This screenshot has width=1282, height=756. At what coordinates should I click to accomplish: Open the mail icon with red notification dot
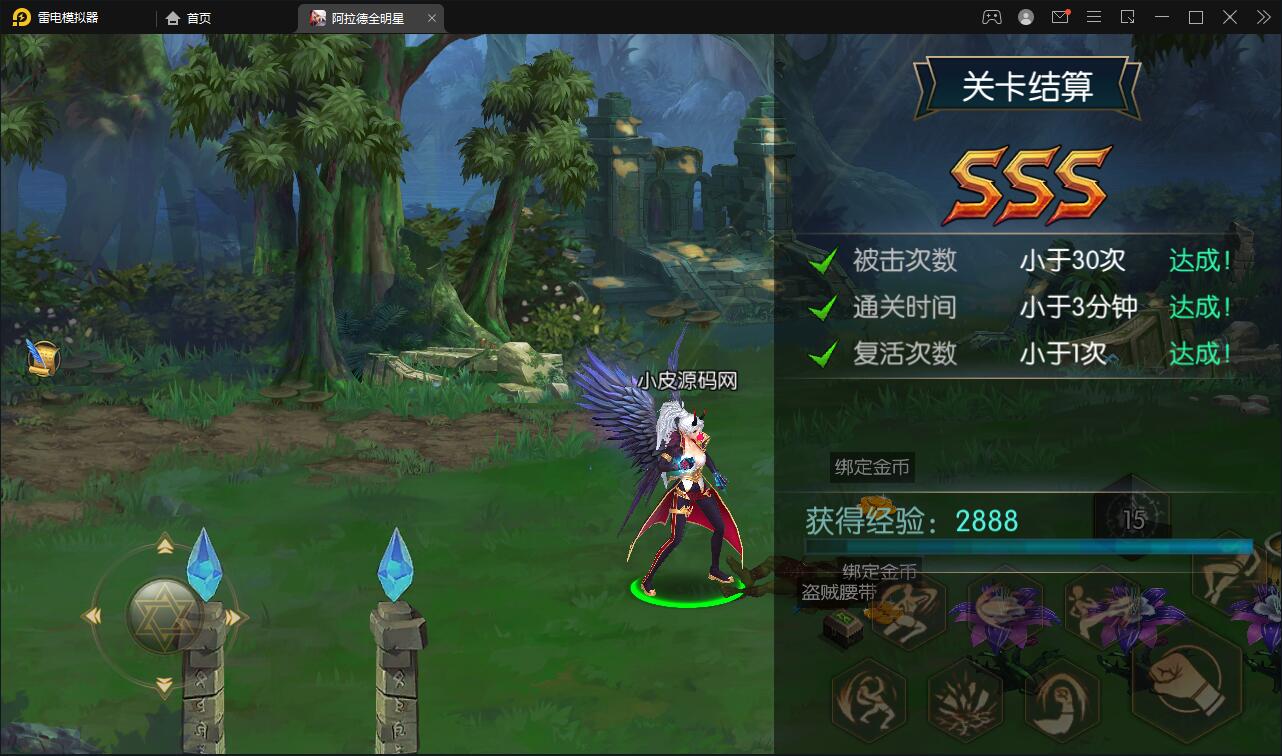click(x=1060, y=17)
